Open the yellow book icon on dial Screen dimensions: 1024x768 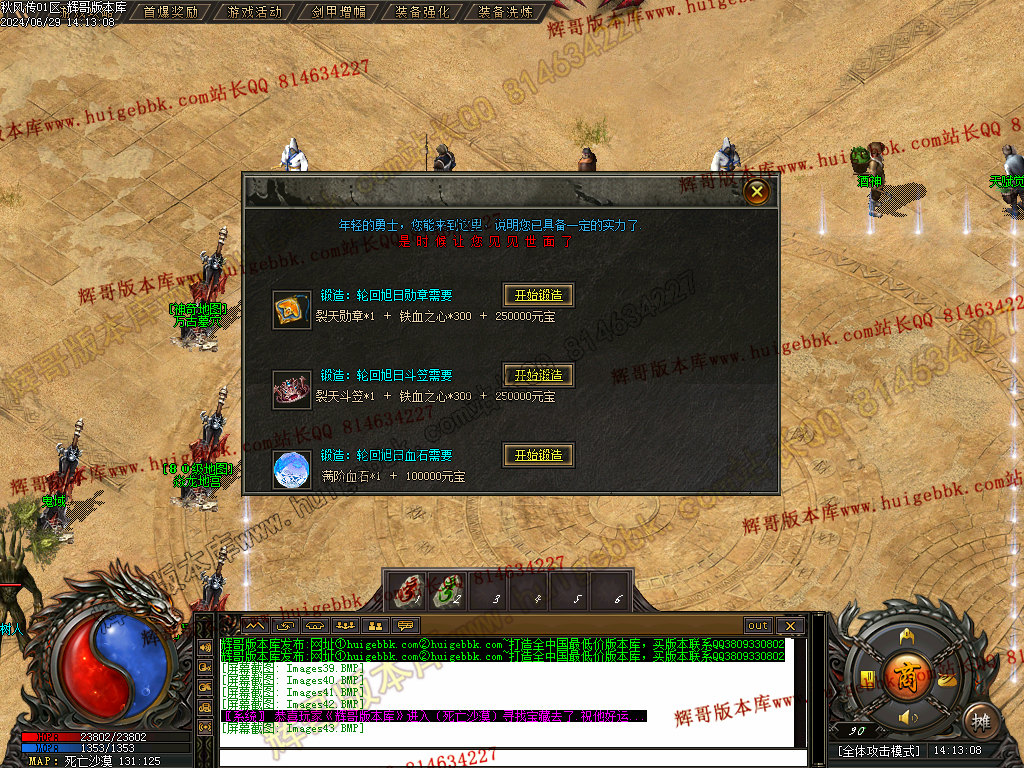867,680
